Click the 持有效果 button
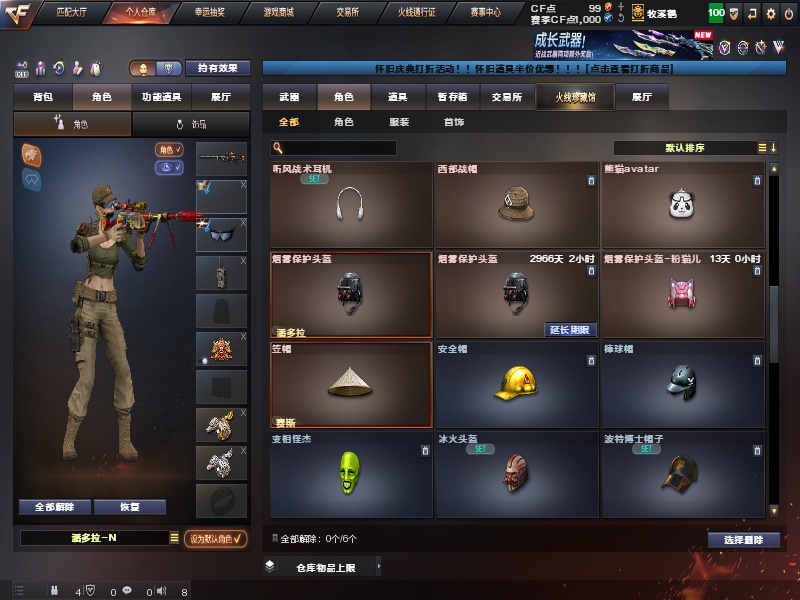This screenshot has height=600, width=800. coord(218,68)
